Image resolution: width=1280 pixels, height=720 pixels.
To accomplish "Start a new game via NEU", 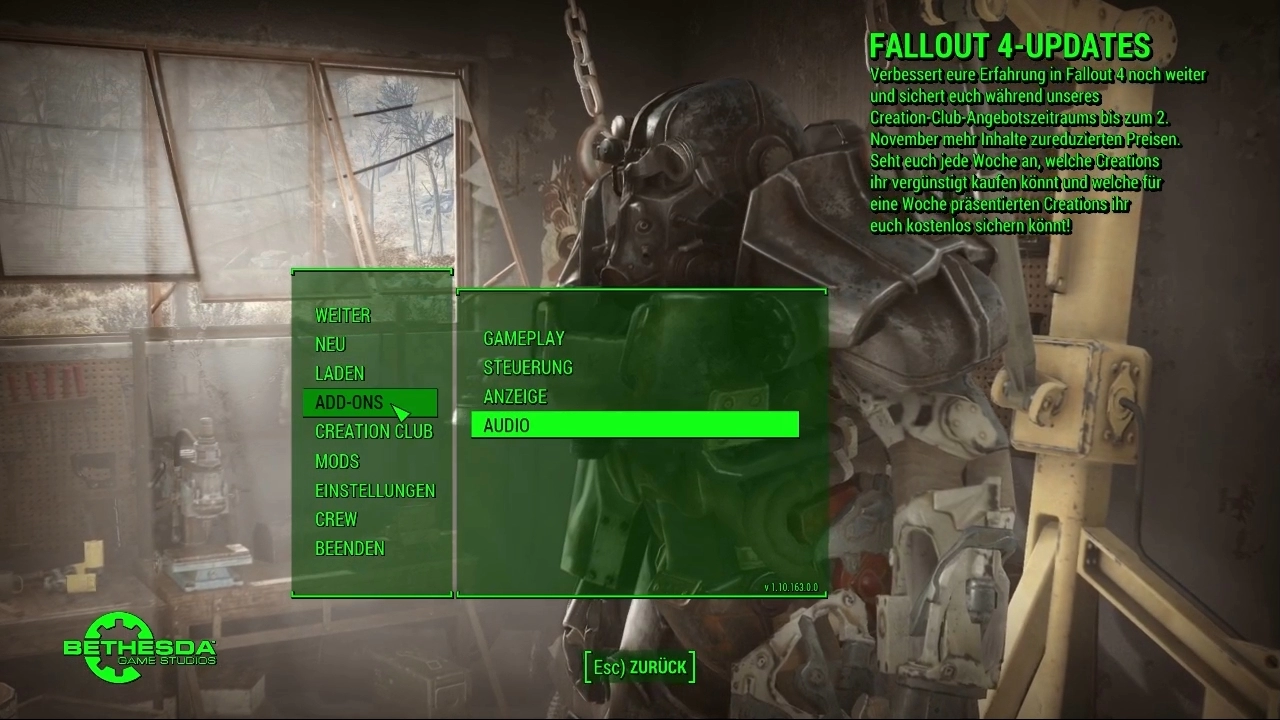I will 330,344.
